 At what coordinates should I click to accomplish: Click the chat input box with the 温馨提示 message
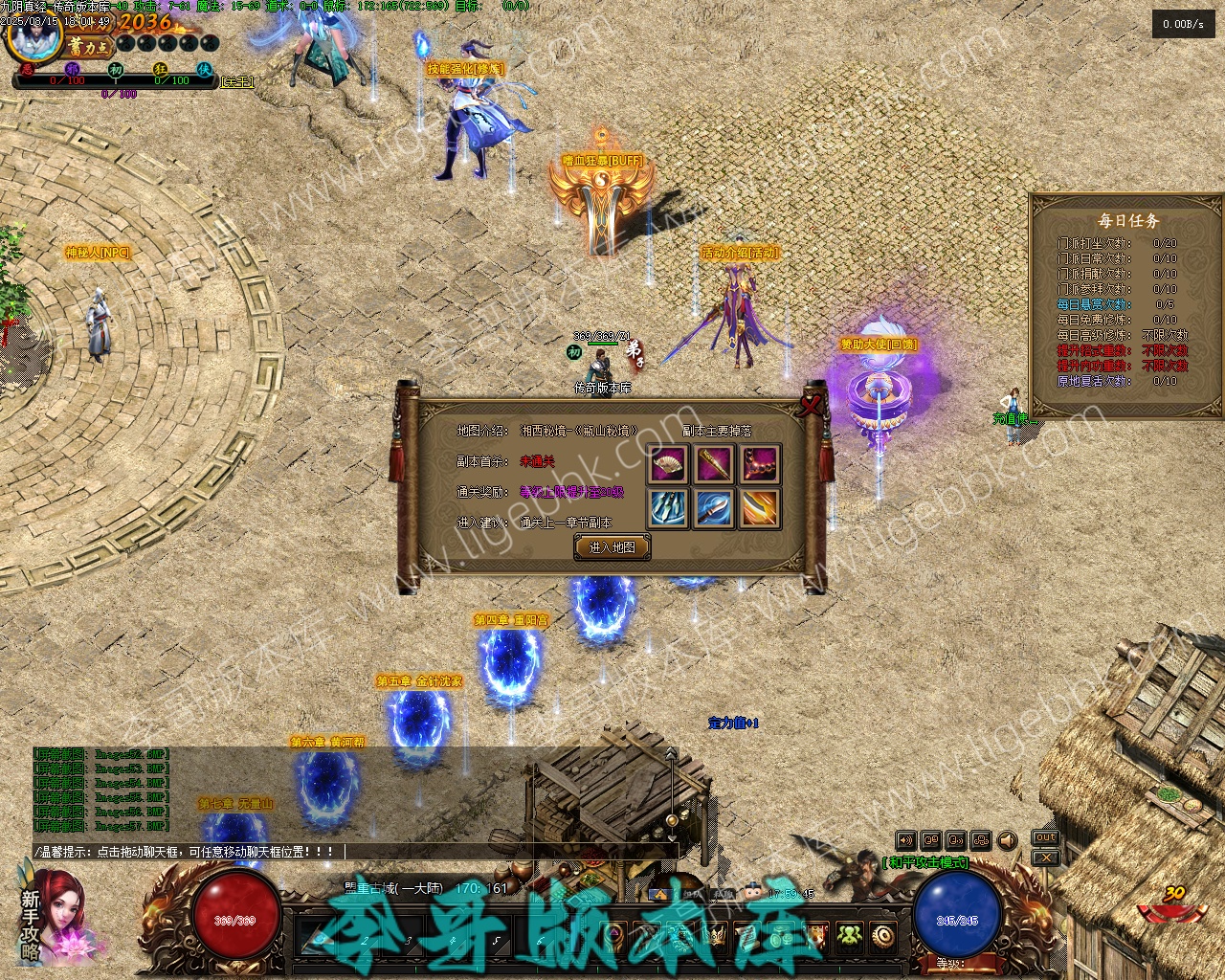[x=354, y=851]
